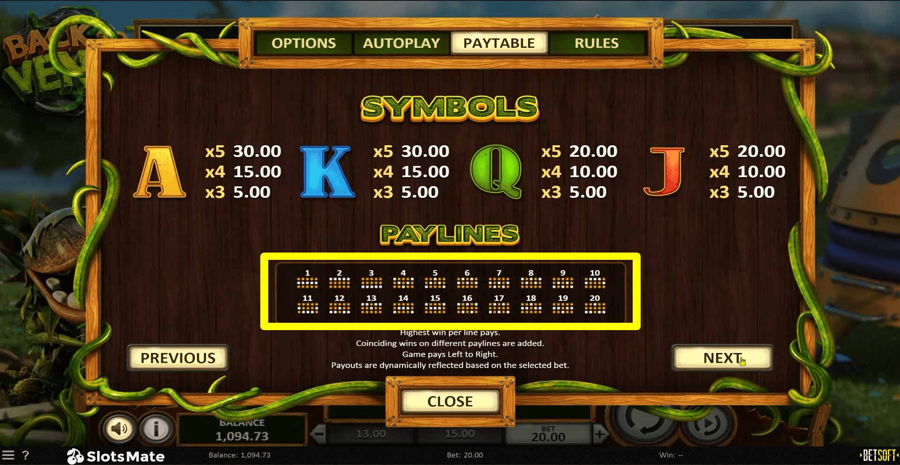Decrease the bet with the minus button
This screenshot has width=900, height=465.
319,434
